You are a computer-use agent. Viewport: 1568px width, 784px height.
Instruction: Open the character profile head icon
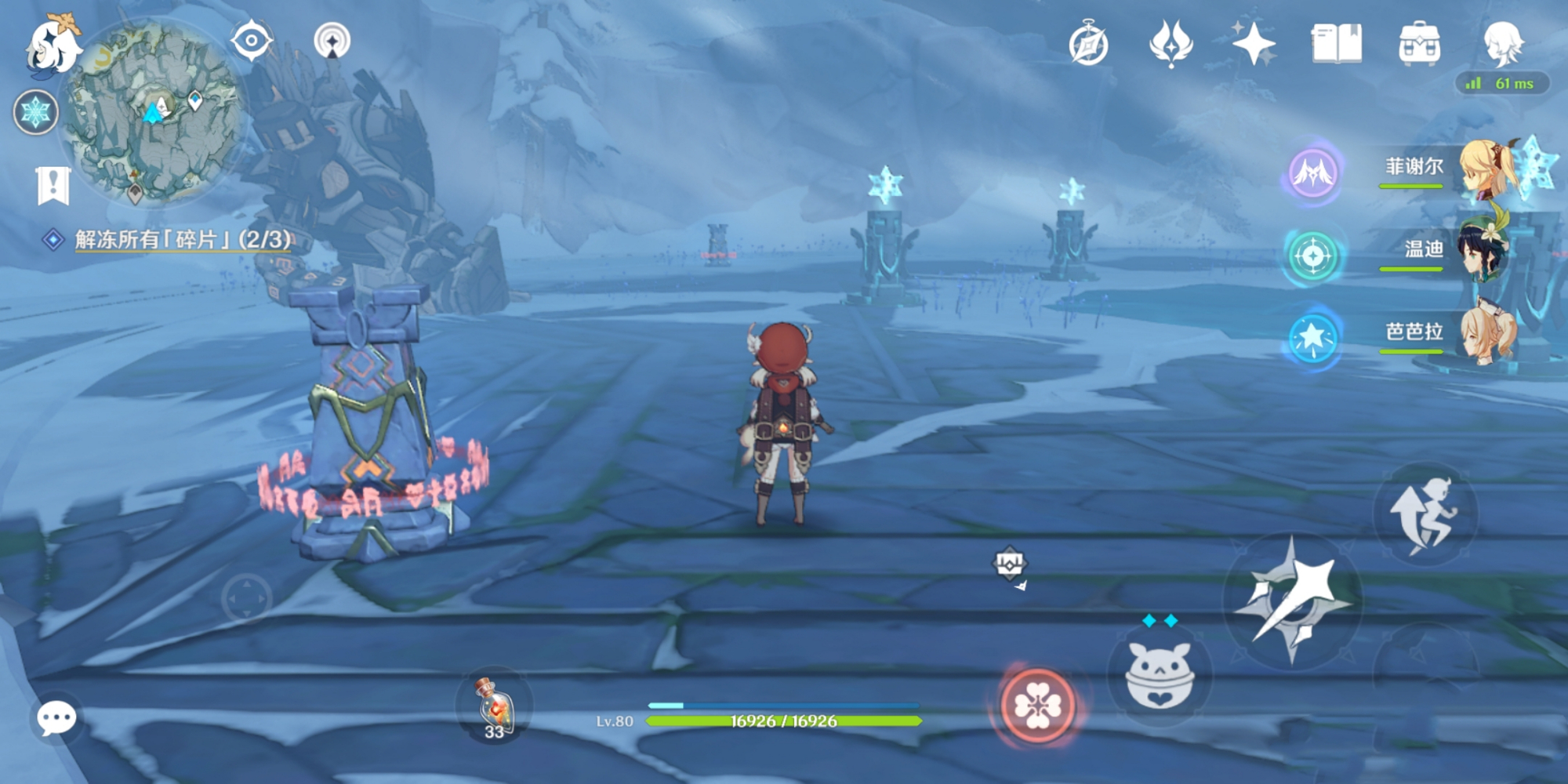(1503, 42)
